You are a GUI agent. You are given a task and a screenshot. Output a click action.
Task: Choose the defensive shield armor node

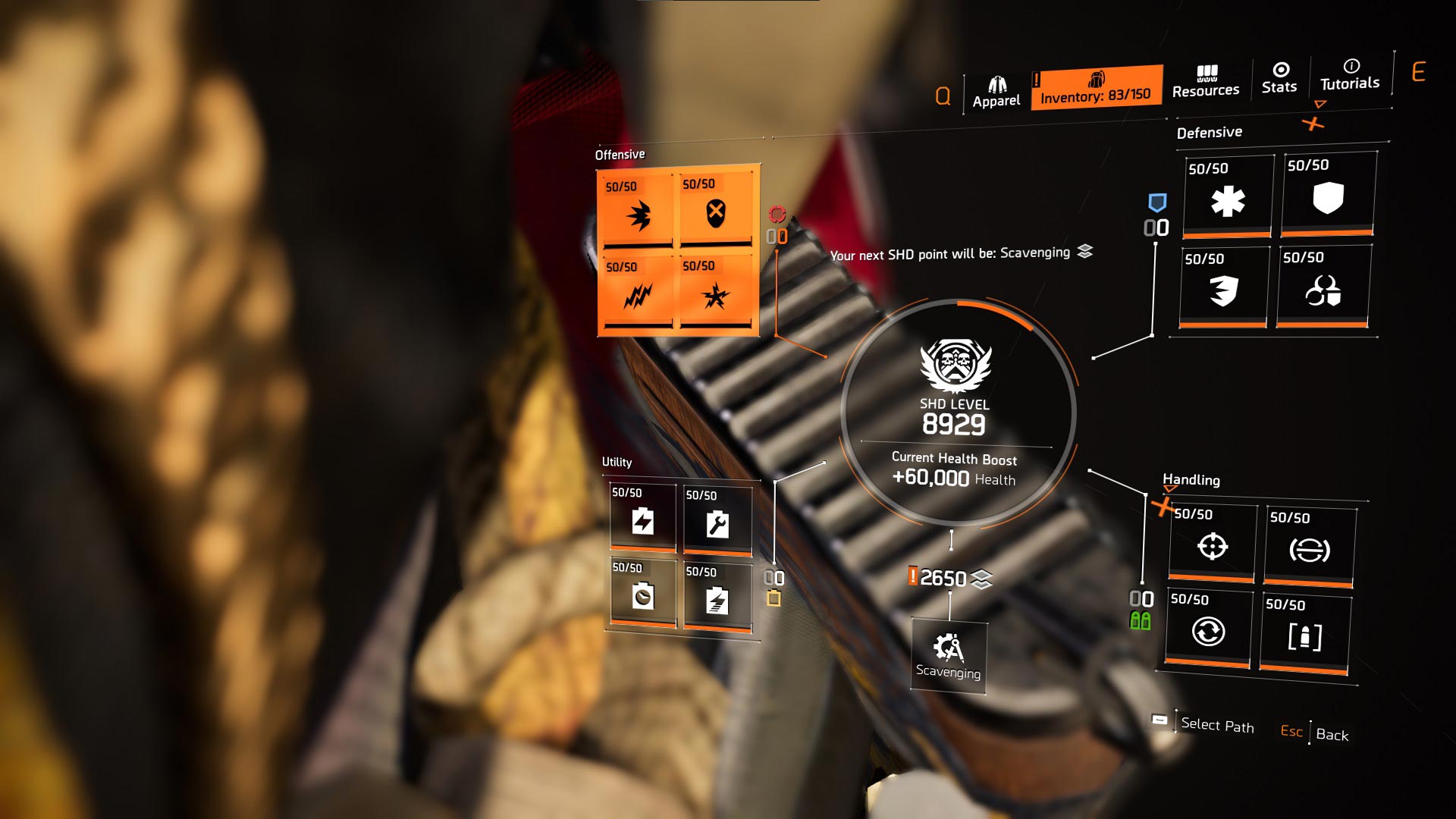tap(1328, 195)
